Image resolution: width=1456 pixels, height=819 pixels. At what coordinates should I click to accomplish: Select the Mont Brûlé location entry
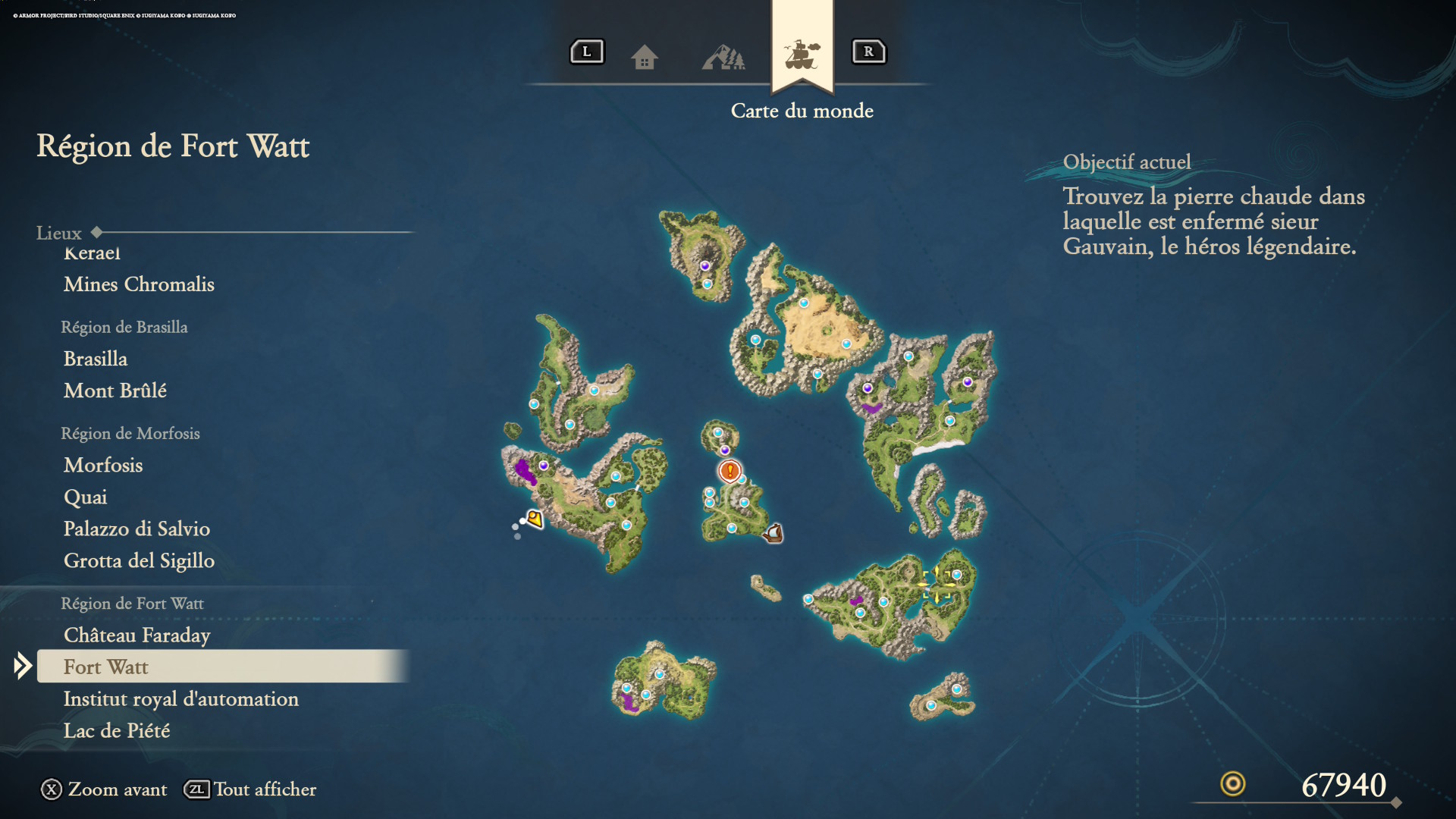pyautogui.click(x=115, y=391)
